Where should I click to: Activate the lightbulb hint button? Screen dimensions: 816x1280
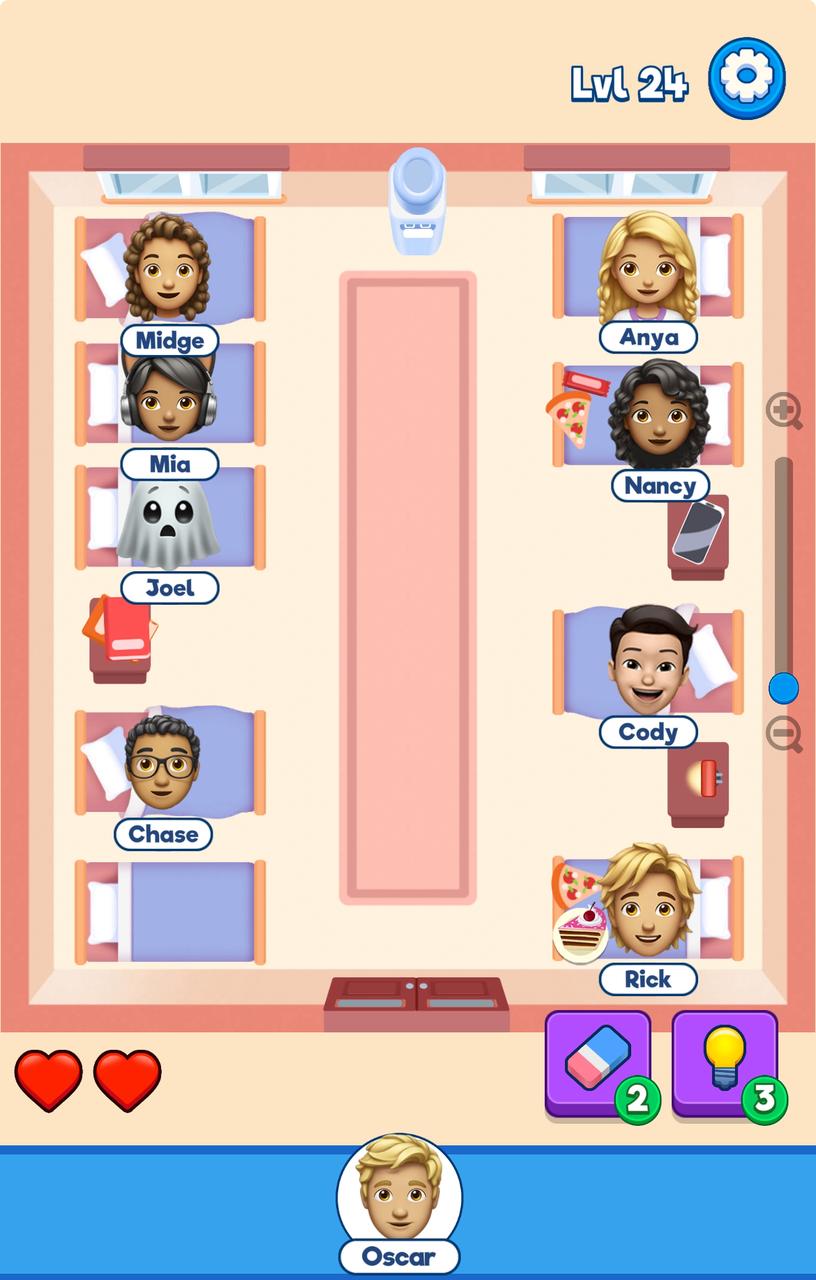725,1063
